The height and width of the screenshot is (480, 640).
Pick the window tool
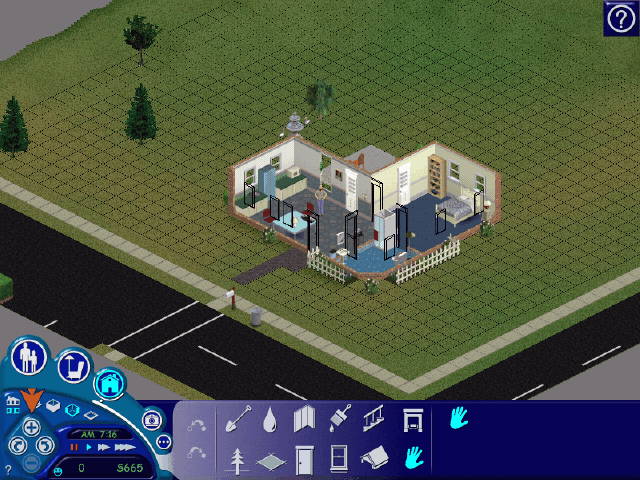pyautogui.click(x=339, y=459)
